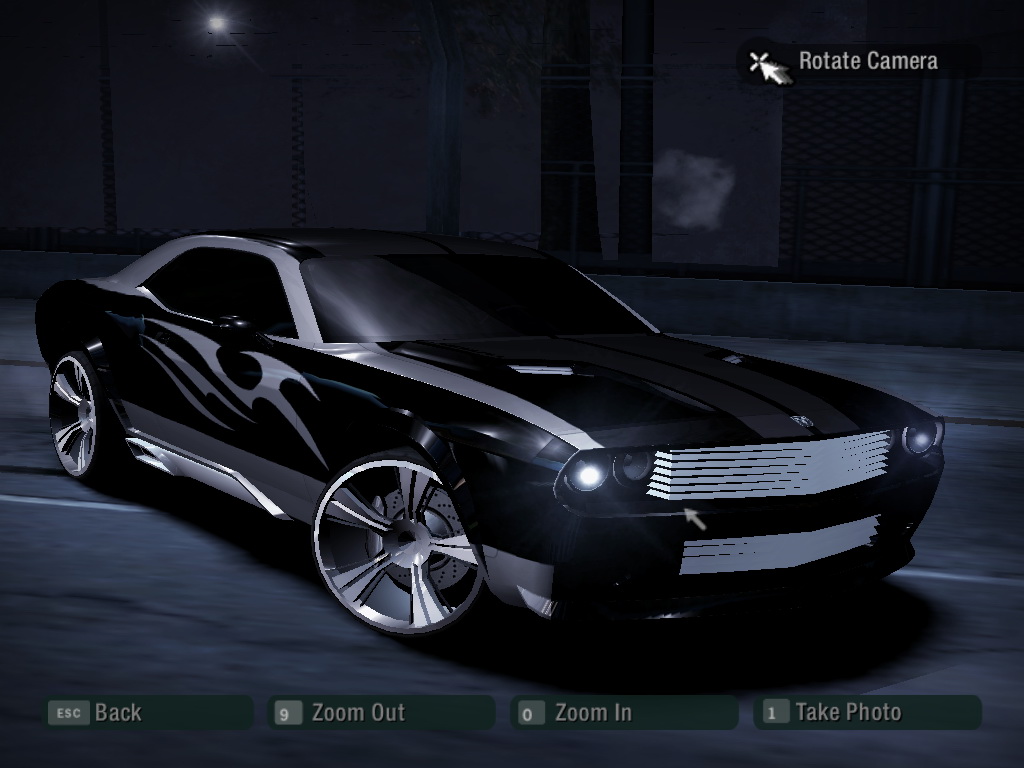1024x768 pixels.
Task: Take a photo of the car
Action: 847,713
